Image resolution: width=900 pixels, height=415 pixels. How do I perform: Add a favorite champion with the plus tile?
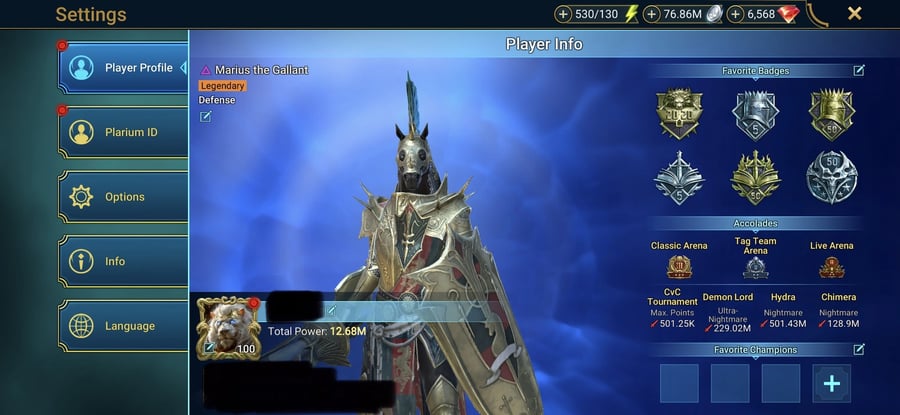point(832,383)
